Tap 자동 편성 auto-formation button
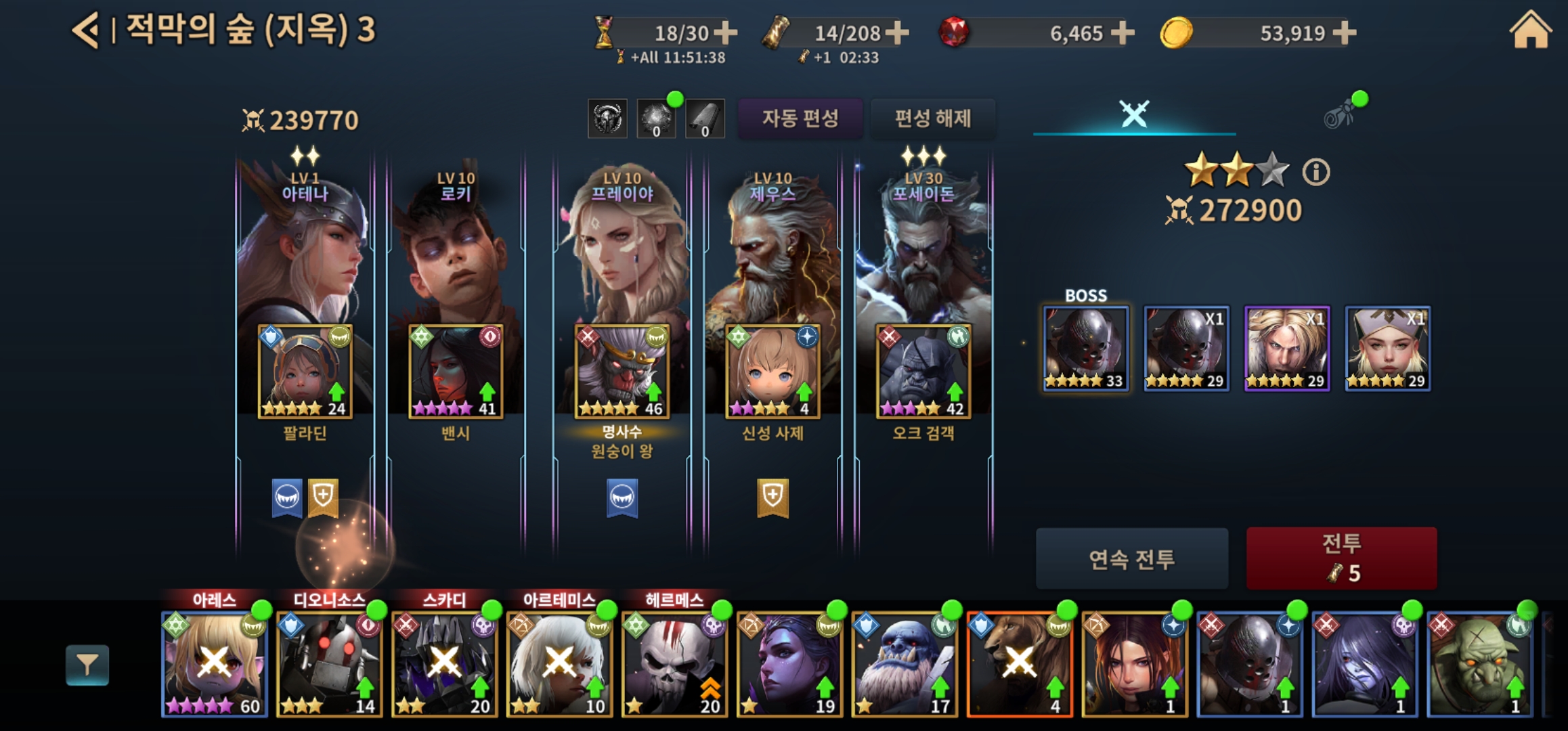 click(x=800, y=118)
